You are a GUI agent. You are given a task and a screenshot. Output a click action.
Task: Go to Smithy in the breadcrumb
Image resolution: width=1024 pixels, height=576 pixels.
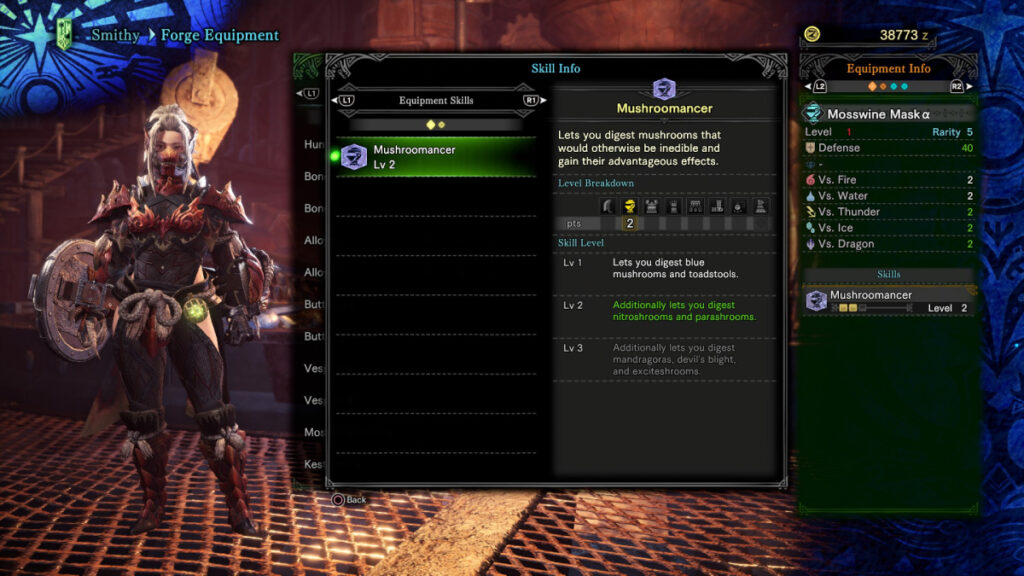coord(116,35)
